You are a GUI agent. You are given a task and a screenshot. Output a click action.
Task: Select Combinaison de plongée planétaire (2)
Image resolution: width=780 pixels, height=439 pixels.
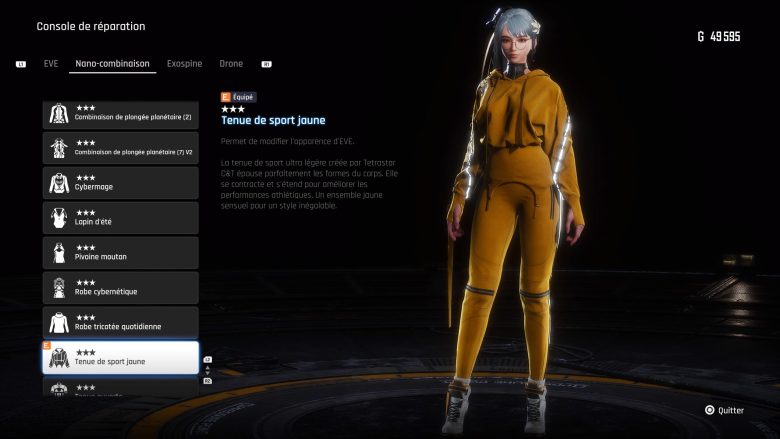pos(120,114)
